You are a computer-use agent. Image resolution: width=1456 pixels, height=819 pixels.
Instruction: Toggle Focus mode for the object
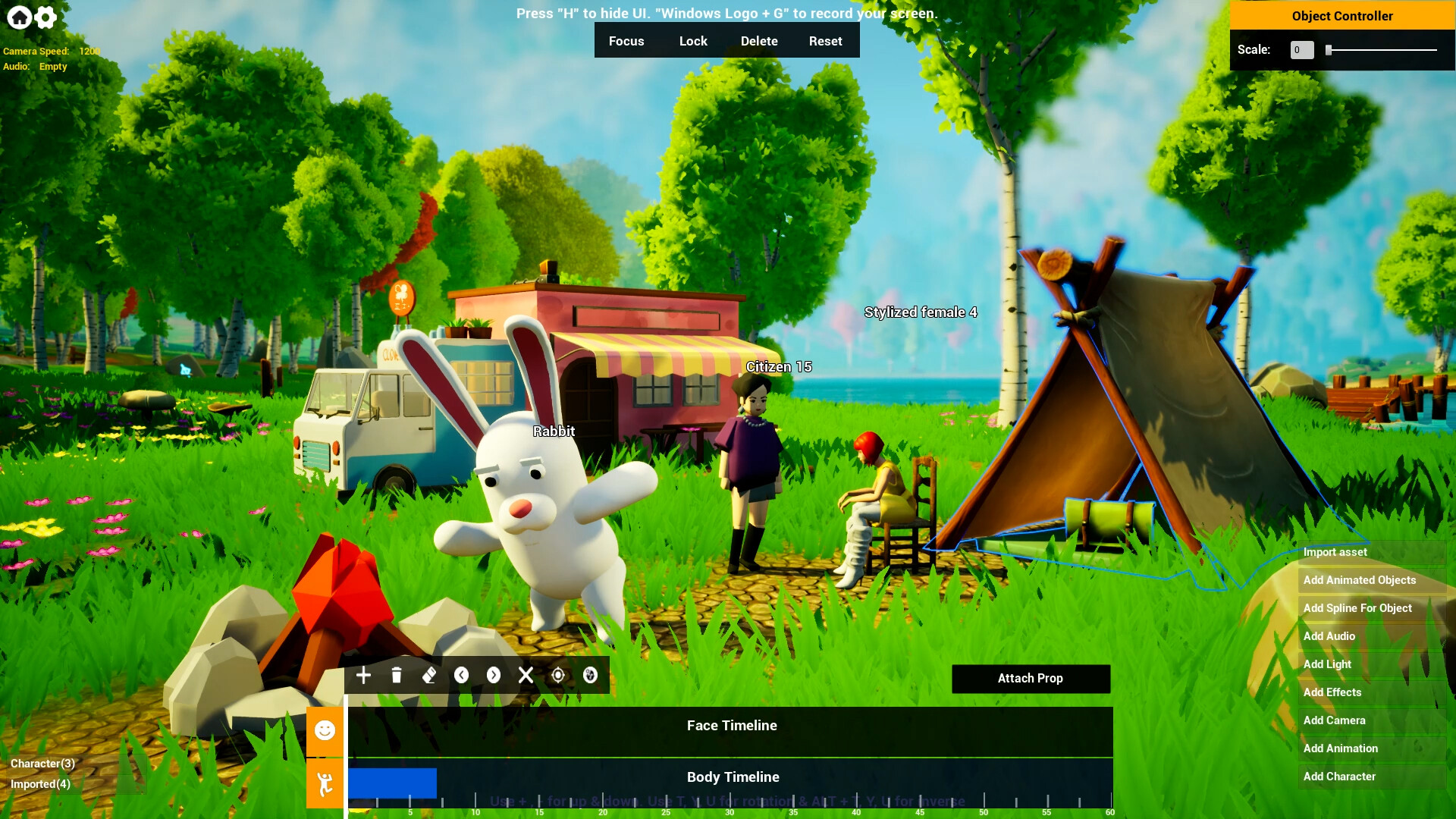point(626,40)
